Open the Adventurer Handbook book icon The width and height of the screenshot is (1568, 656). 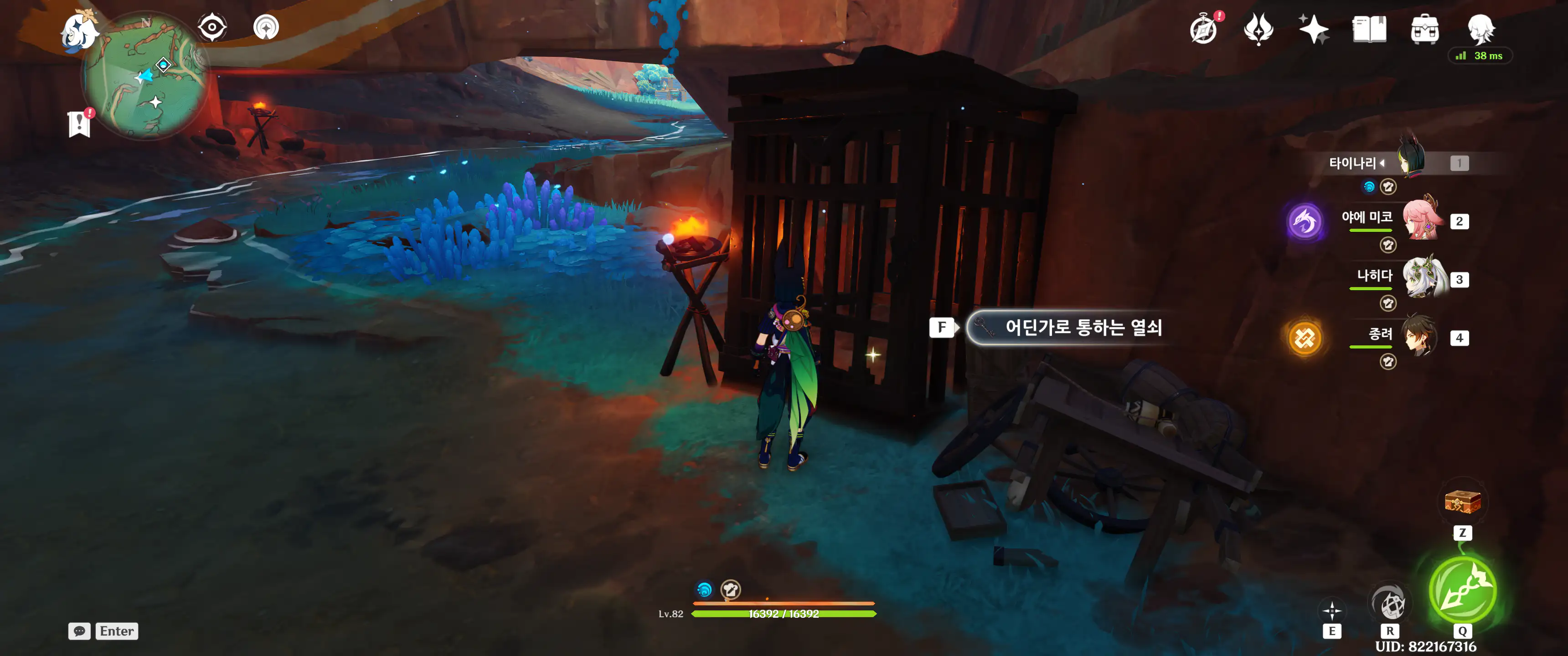tap(1369, 29)
